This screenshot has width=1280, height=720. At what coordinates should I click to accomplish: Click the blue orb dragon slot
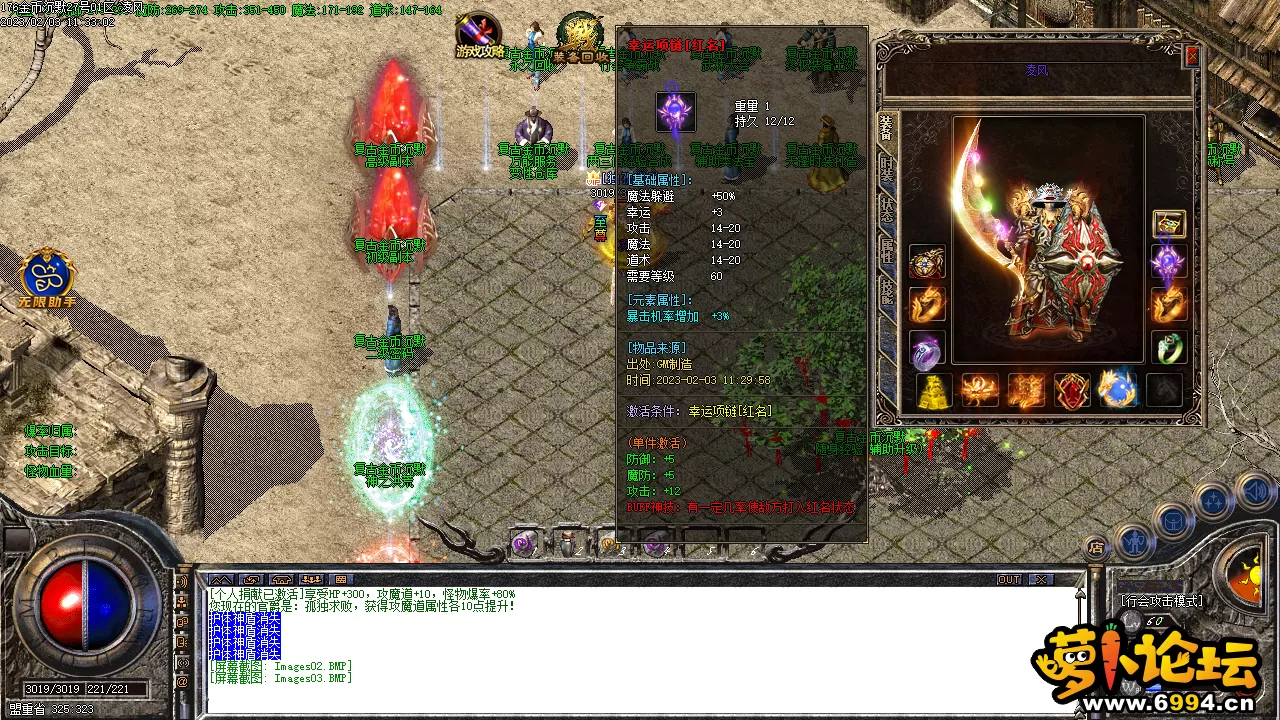(x=1117, y=390)
